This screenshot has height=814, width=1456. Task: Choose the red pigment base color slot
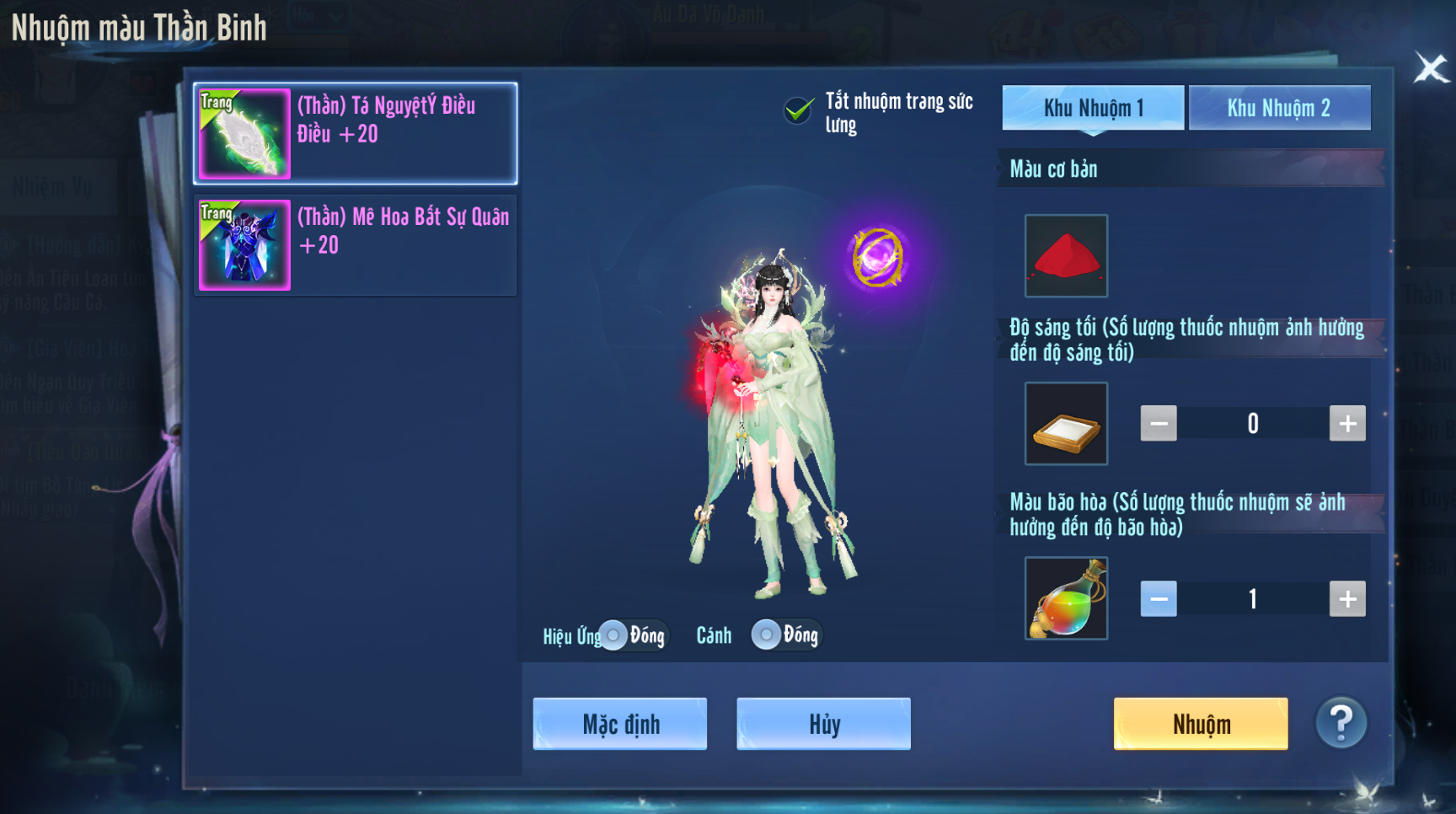click(1066, 255)
